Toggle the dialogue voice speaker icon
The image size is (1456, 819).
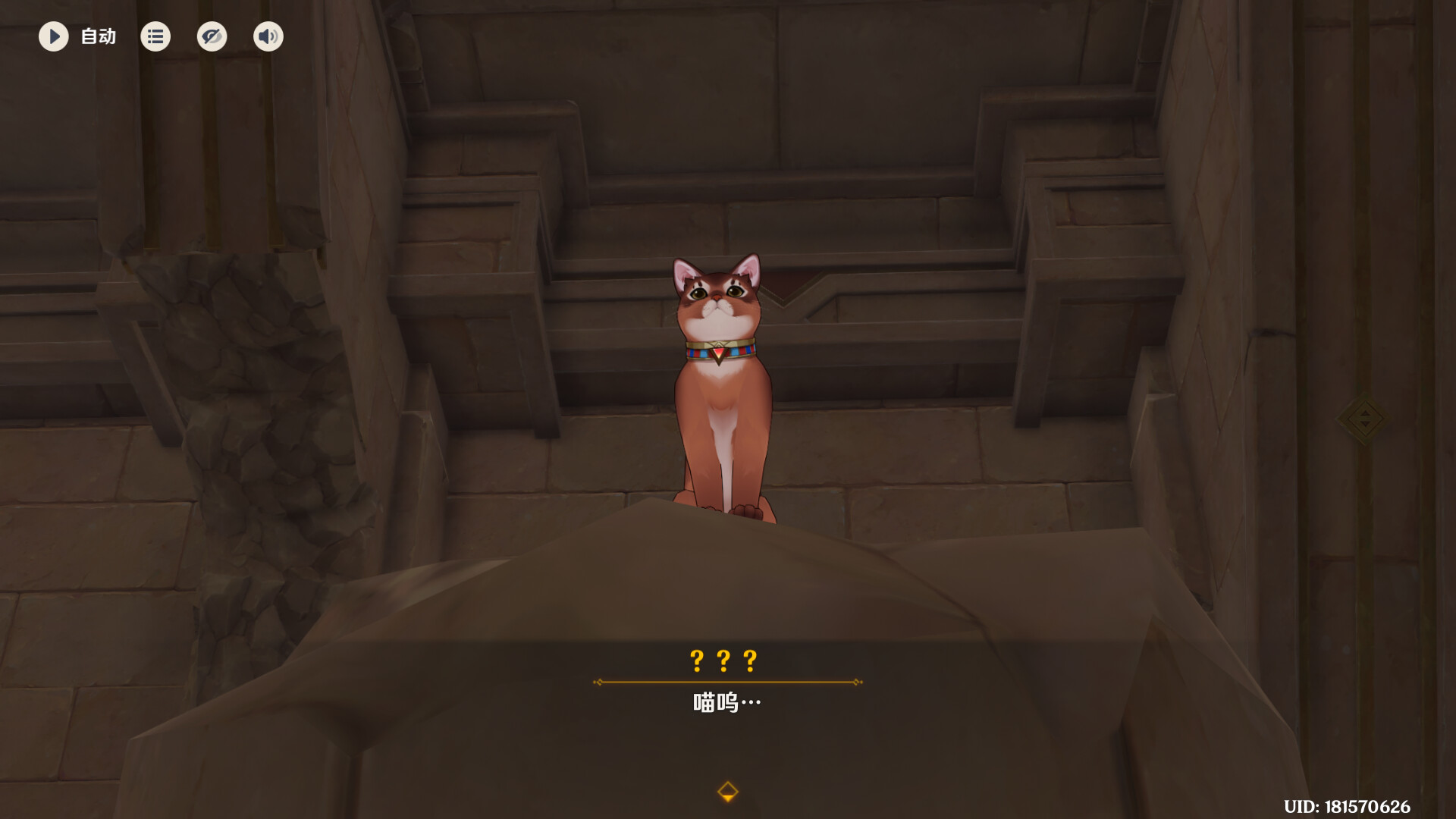[268, 36]
